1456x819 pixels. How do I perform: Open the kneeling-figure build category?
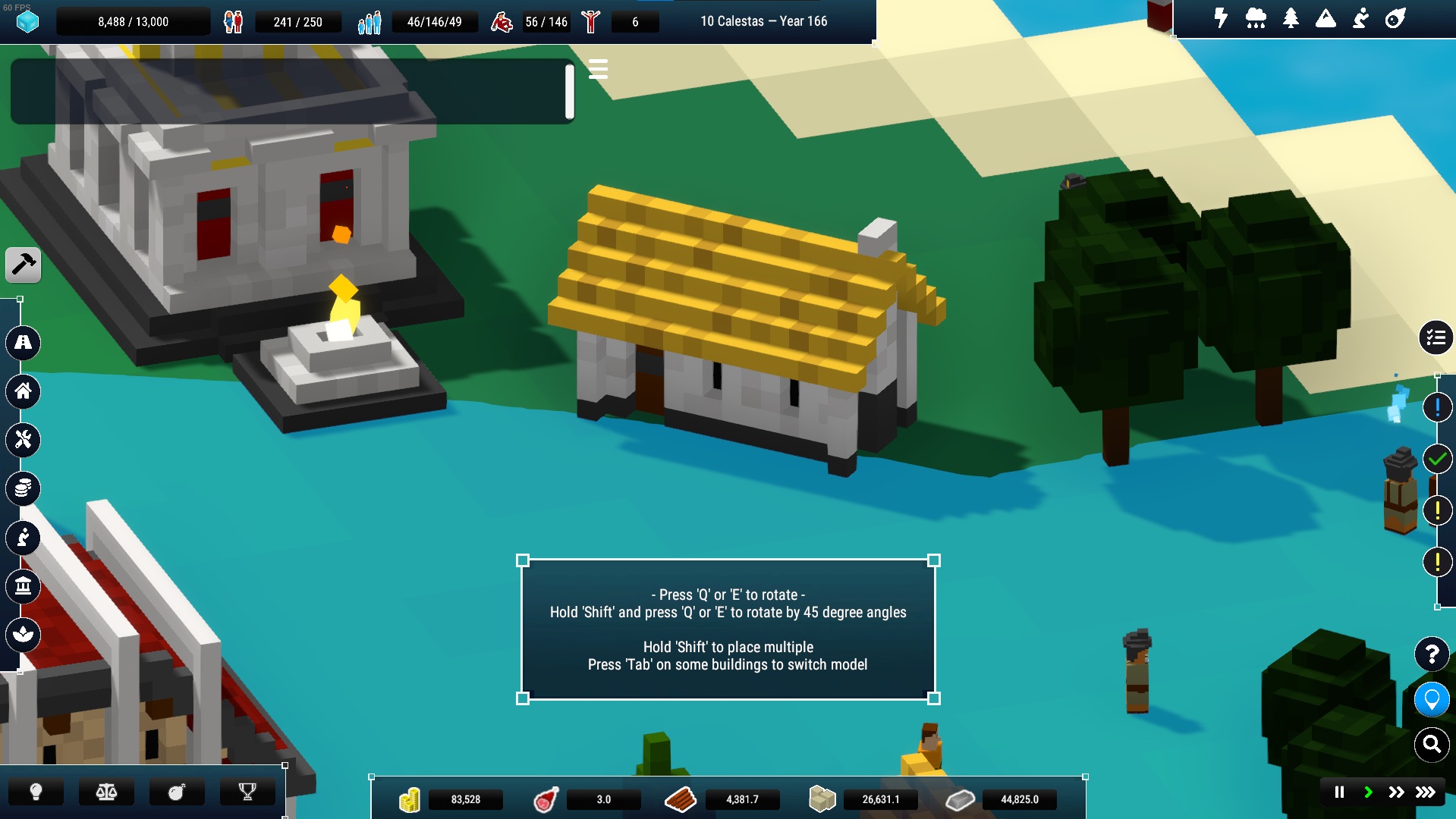[24, 538]
